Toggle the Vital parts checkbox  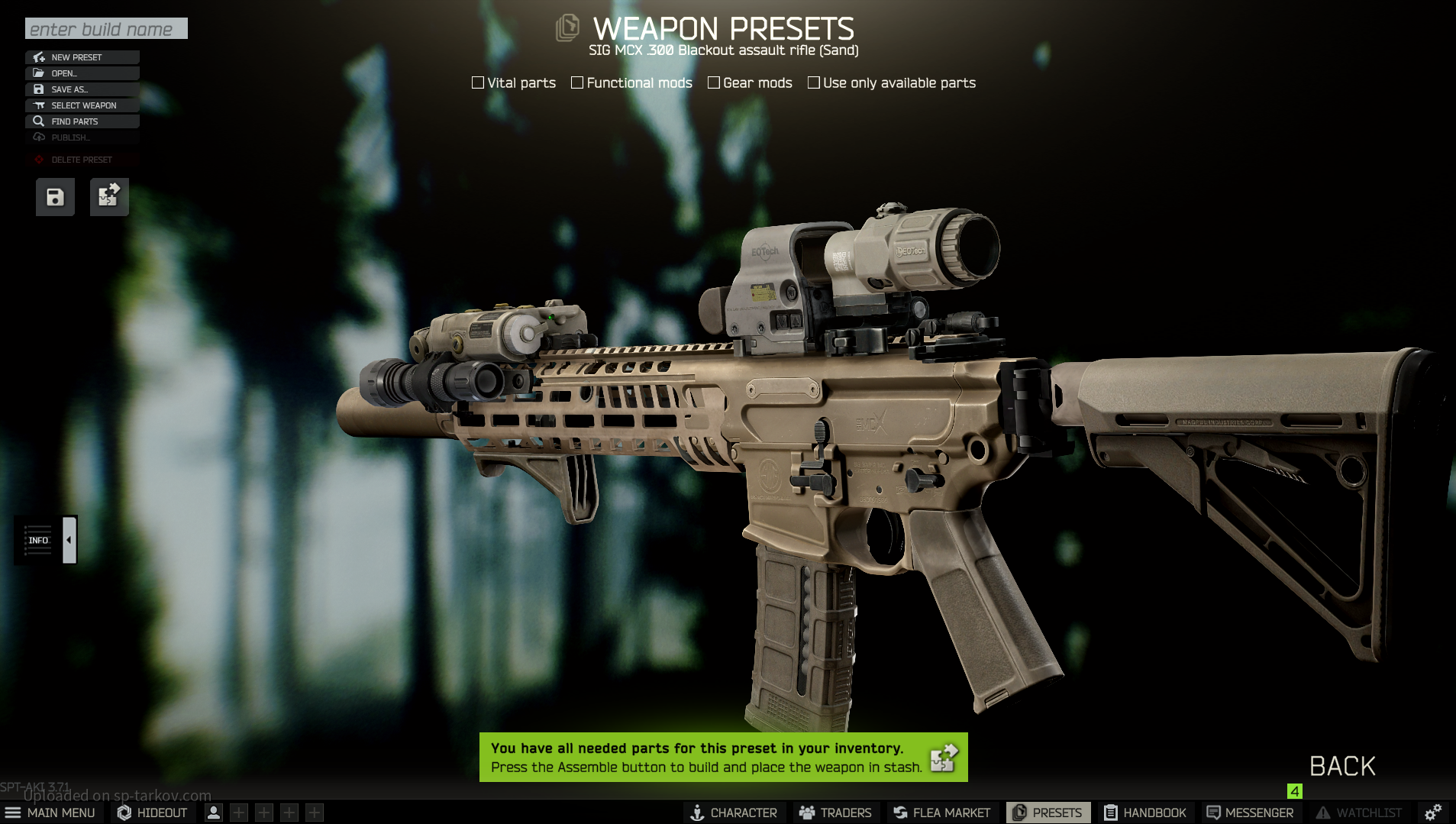coord(478,82)
